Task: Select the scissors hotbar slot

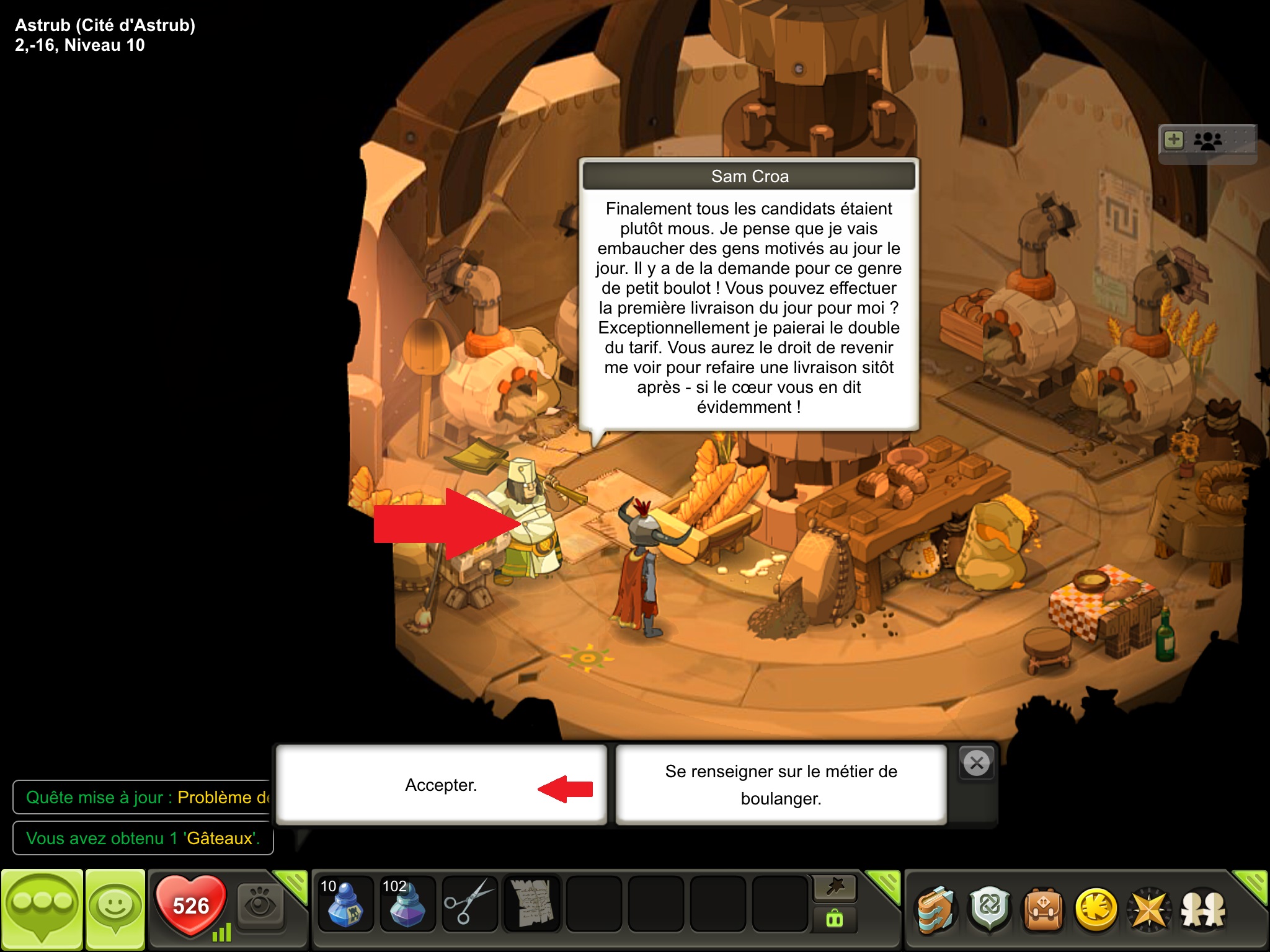Action: 469,905
